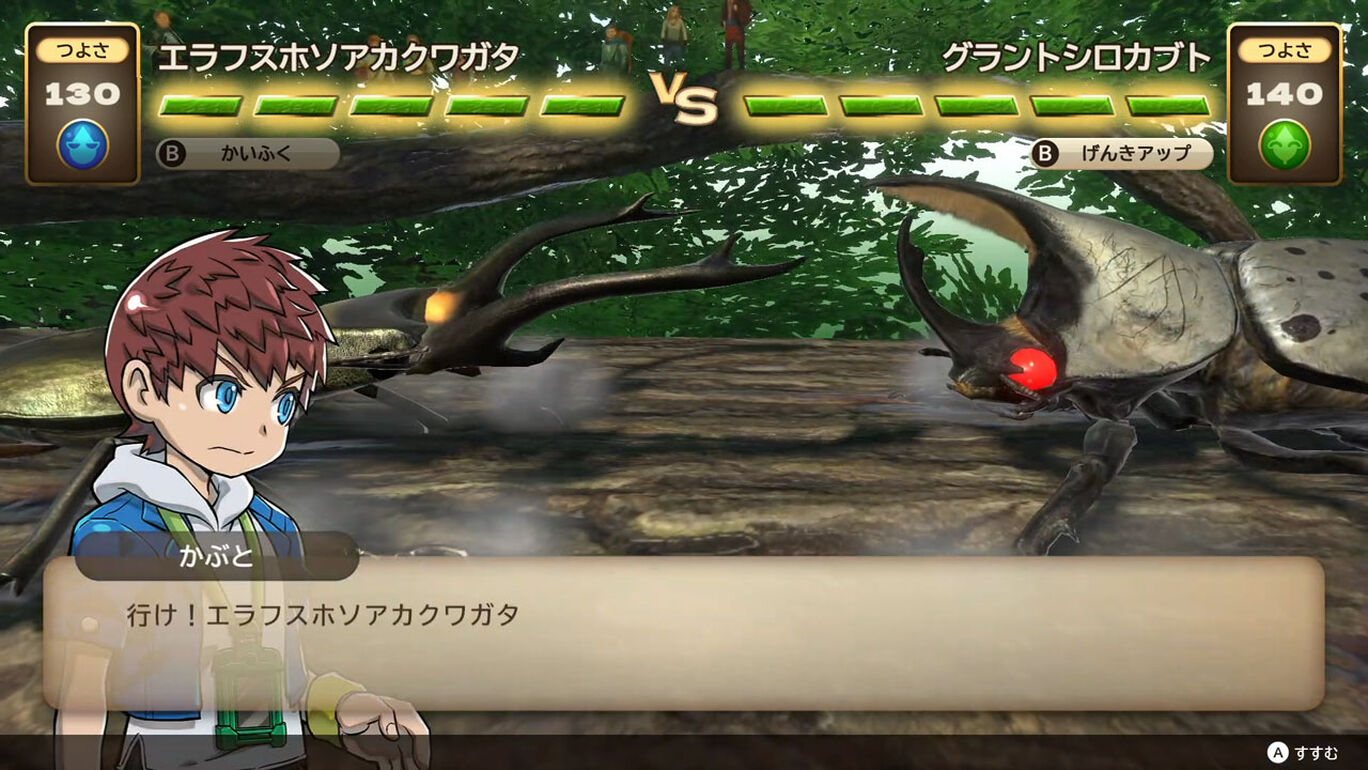This screenshot has height=770, width=1368.
Task: Activate the げんきアップ boost skill
Action: 1123,152
